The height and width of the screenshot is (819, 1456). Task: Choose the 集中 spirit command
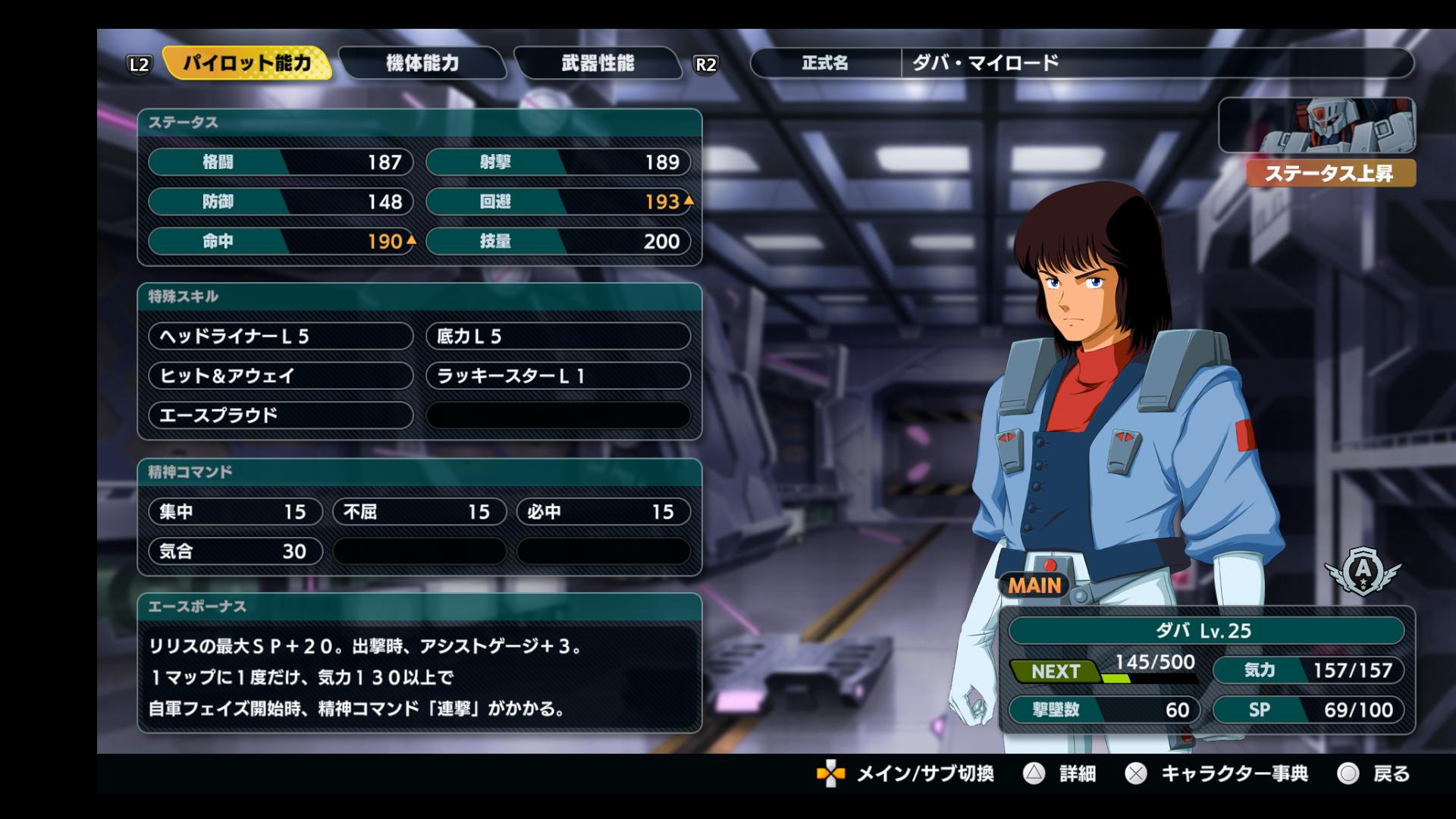(235, 512)
